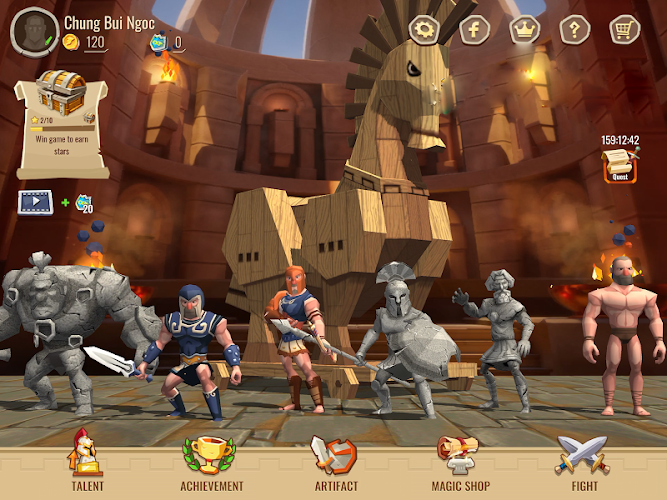This screenshot has height=500, width=667.
Task: Open the Talent menu
Action: click(86, 461)
